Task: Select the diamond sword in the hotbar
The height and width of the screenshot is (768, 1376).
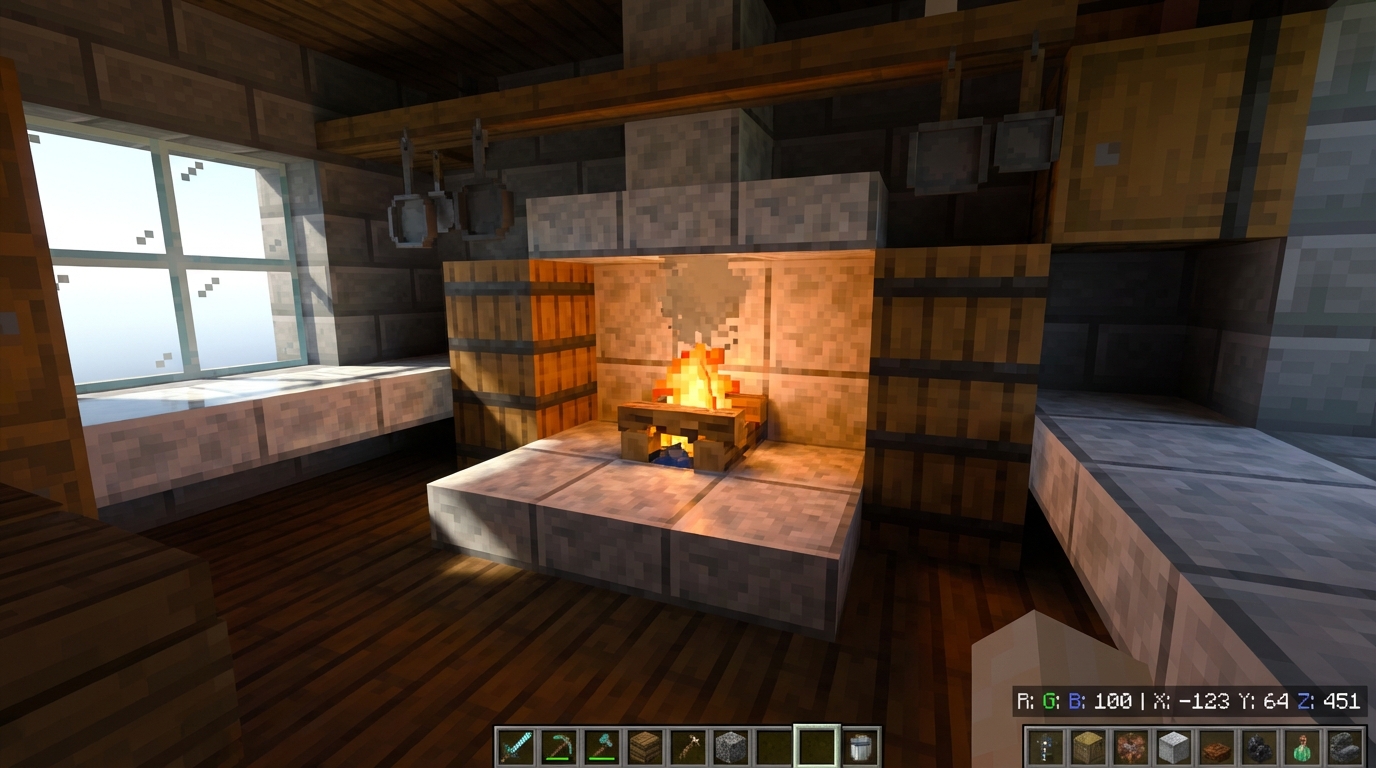Action: [x=515, y=745]
